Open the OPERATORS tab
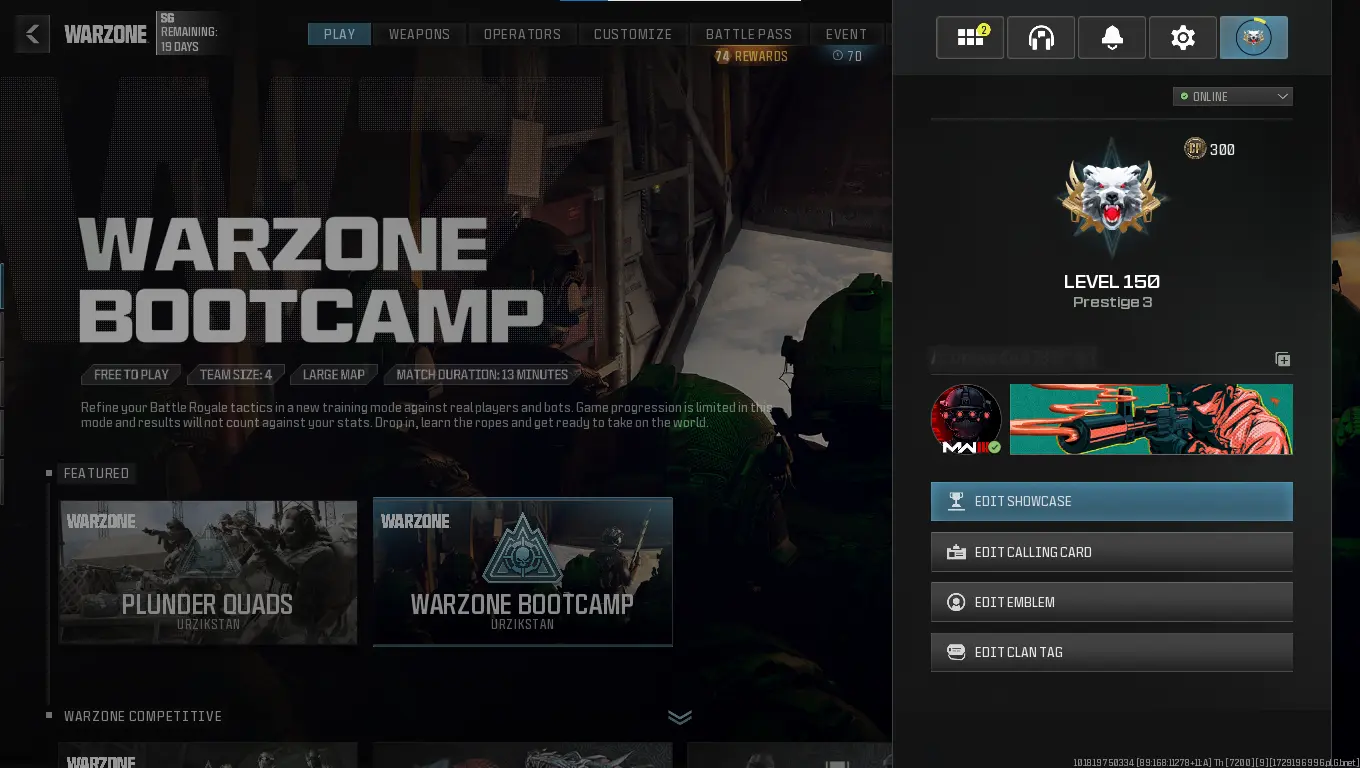The image size is (1360, 768). [x=522, y=33]
